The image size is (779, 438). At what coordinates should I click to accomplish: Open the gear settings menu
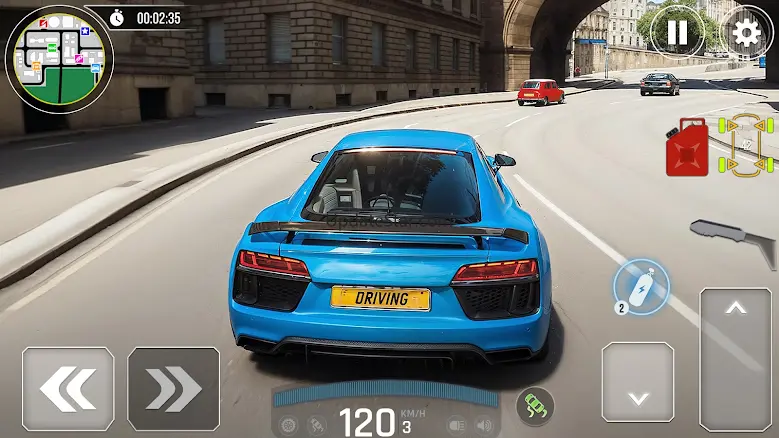(746, 32)
